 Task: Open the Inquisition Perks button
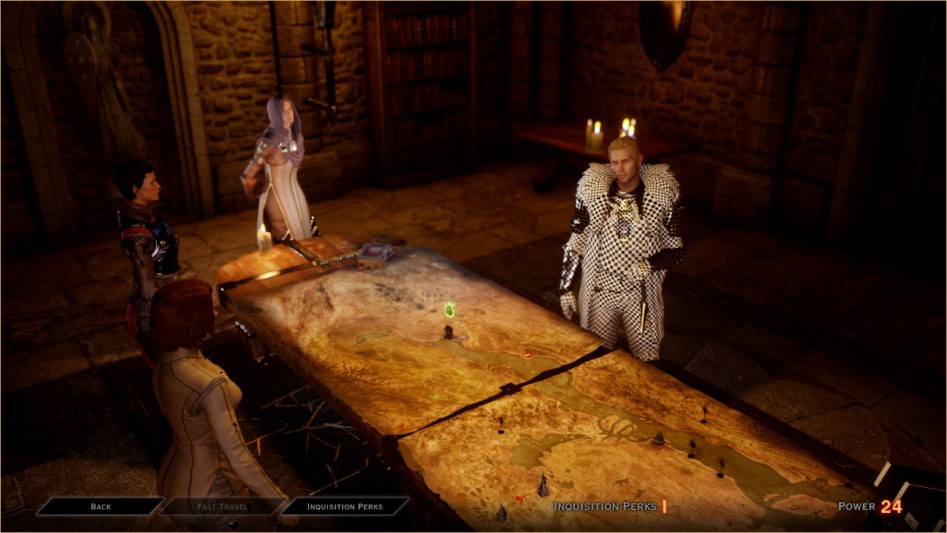tap(345, 506)
